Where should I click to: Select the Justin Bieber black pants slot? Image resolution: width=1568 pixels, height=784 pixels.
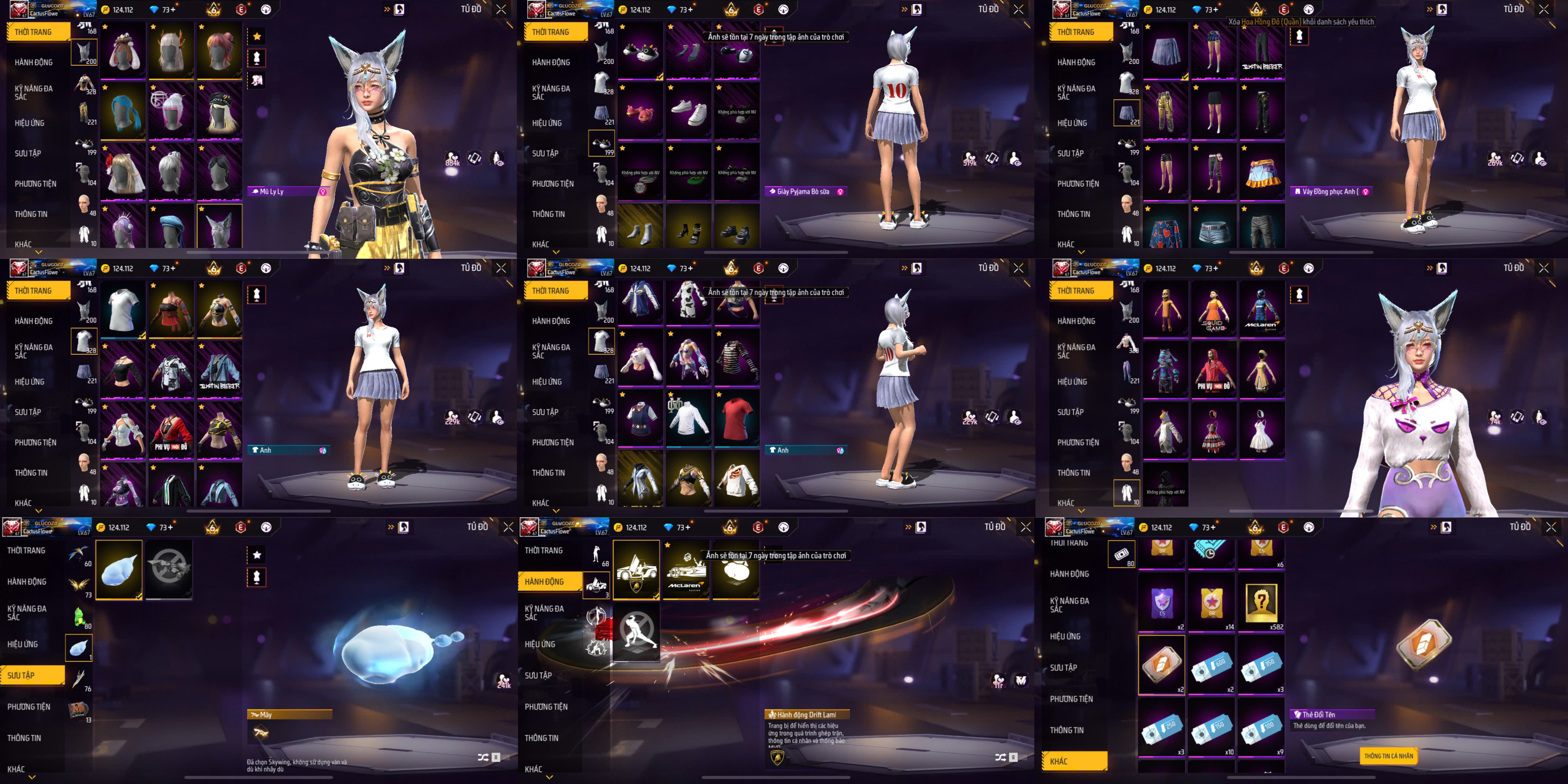tap(1262, 51)
